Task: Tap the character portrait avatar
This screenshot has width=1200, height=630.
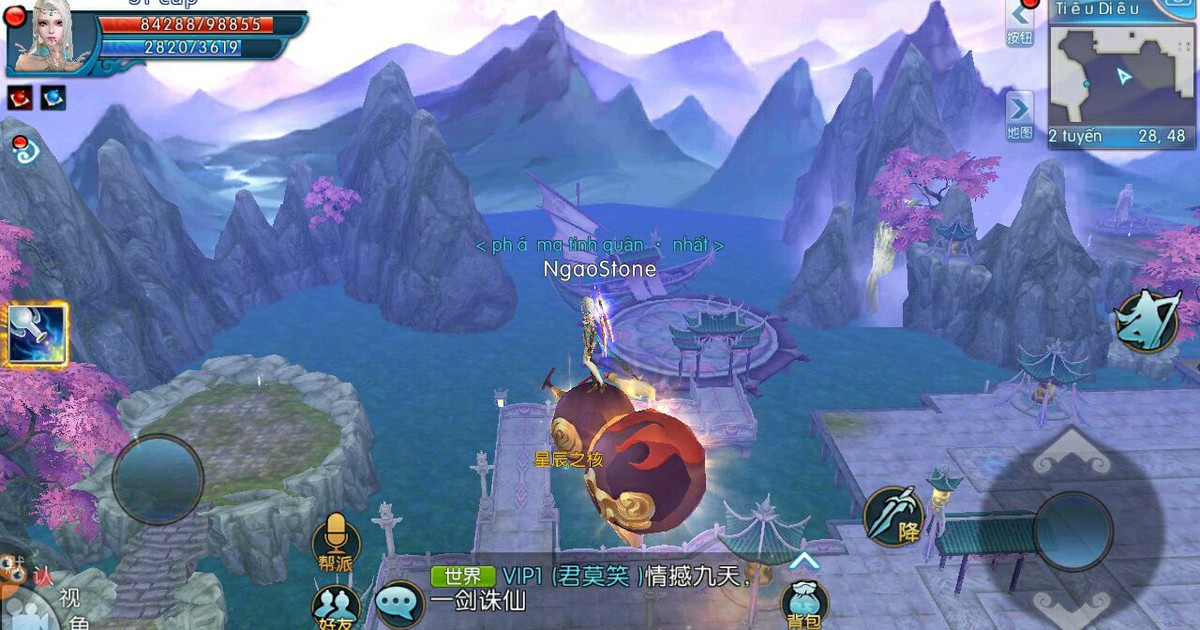Action: coord(52,38)
